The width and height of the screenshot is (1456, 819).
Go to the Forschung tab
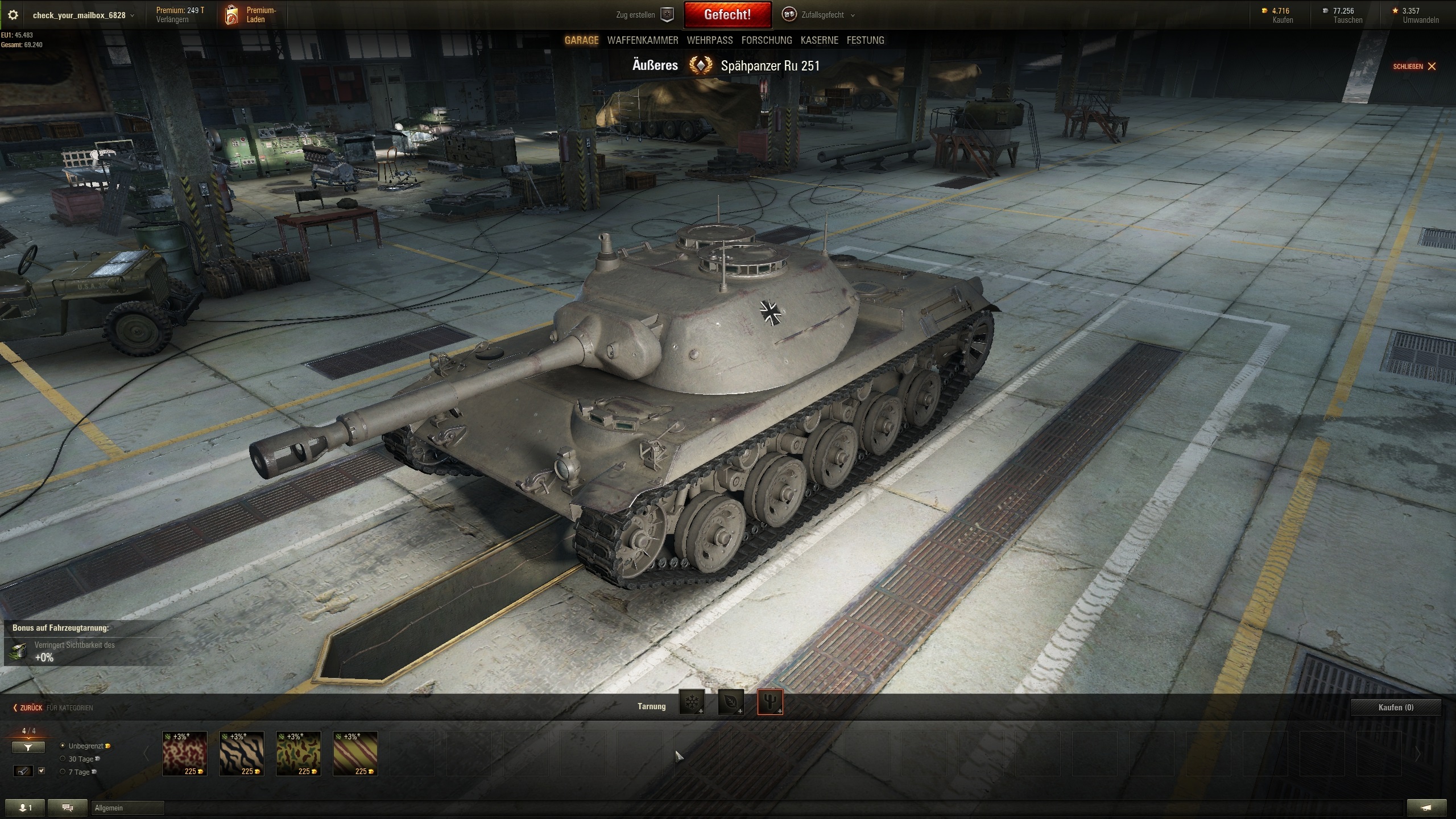pos(766,40)
